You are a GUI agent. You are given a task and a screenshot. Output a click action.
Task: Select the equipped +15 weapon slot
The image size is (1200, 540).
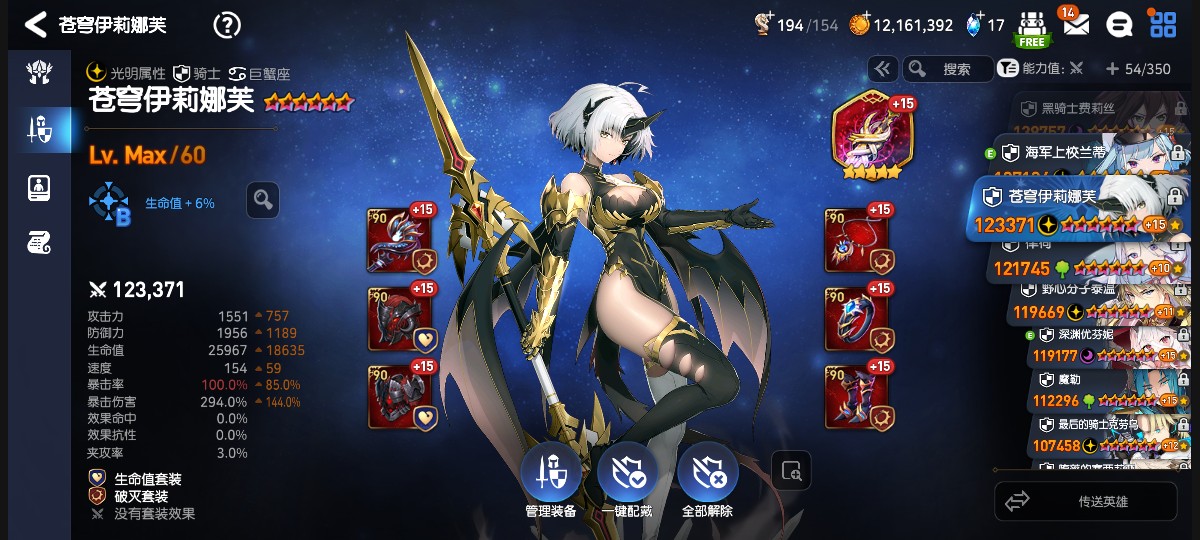400,241
